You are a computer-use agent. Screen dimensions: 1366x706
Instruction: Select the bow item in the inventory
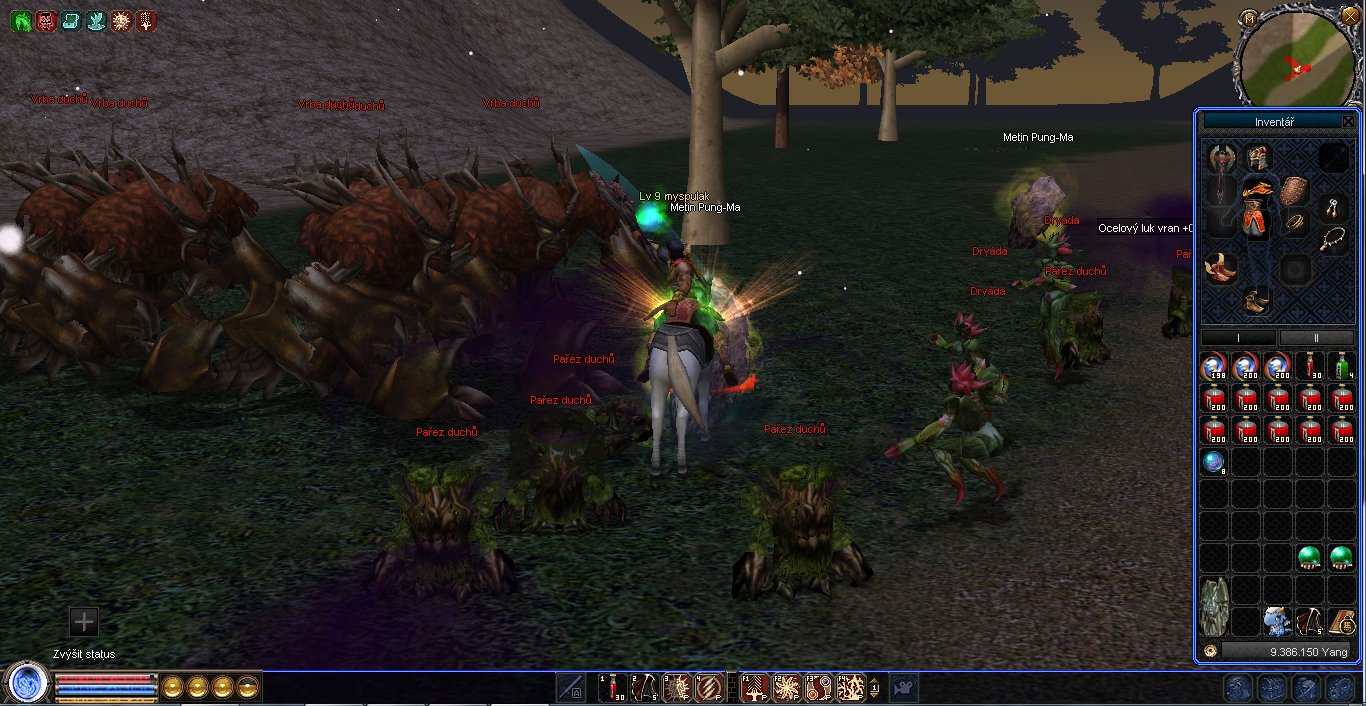coord(1309,622)
